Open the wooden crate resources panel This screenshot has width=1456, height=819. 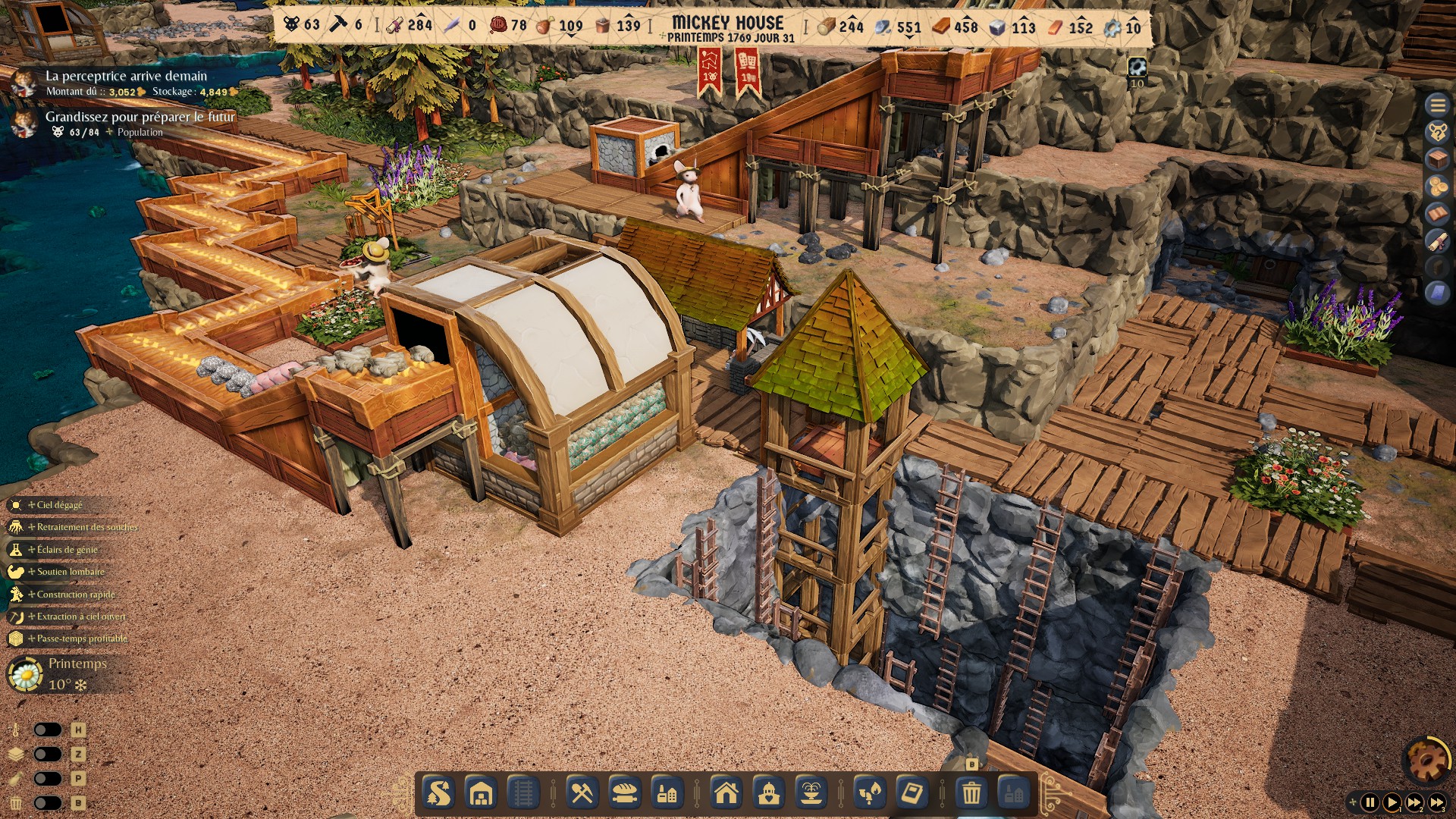pyautogui.click(x=1437, y=159)
